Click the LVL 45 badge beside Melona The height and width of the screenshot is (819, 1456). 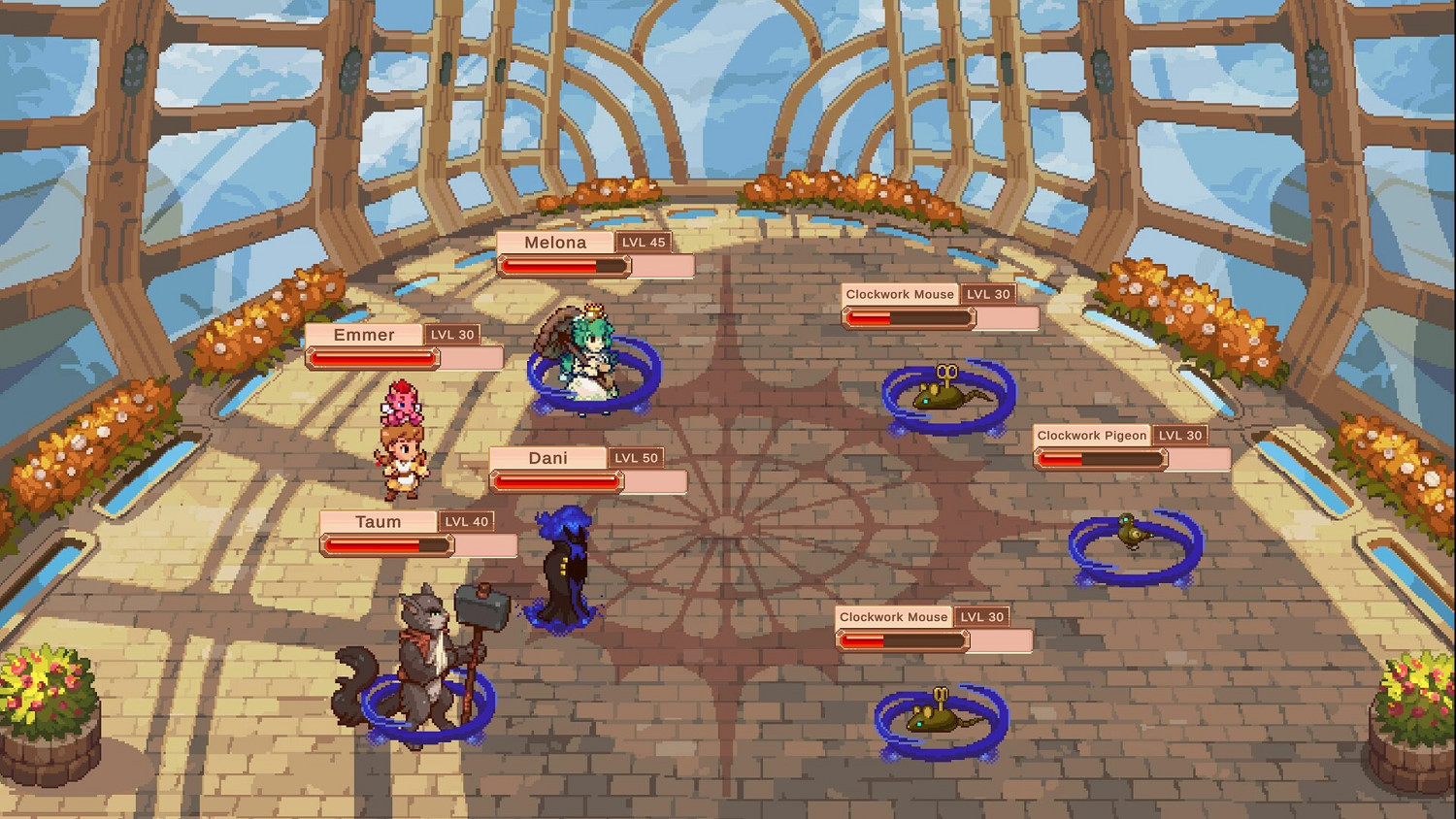coord(643,242)
